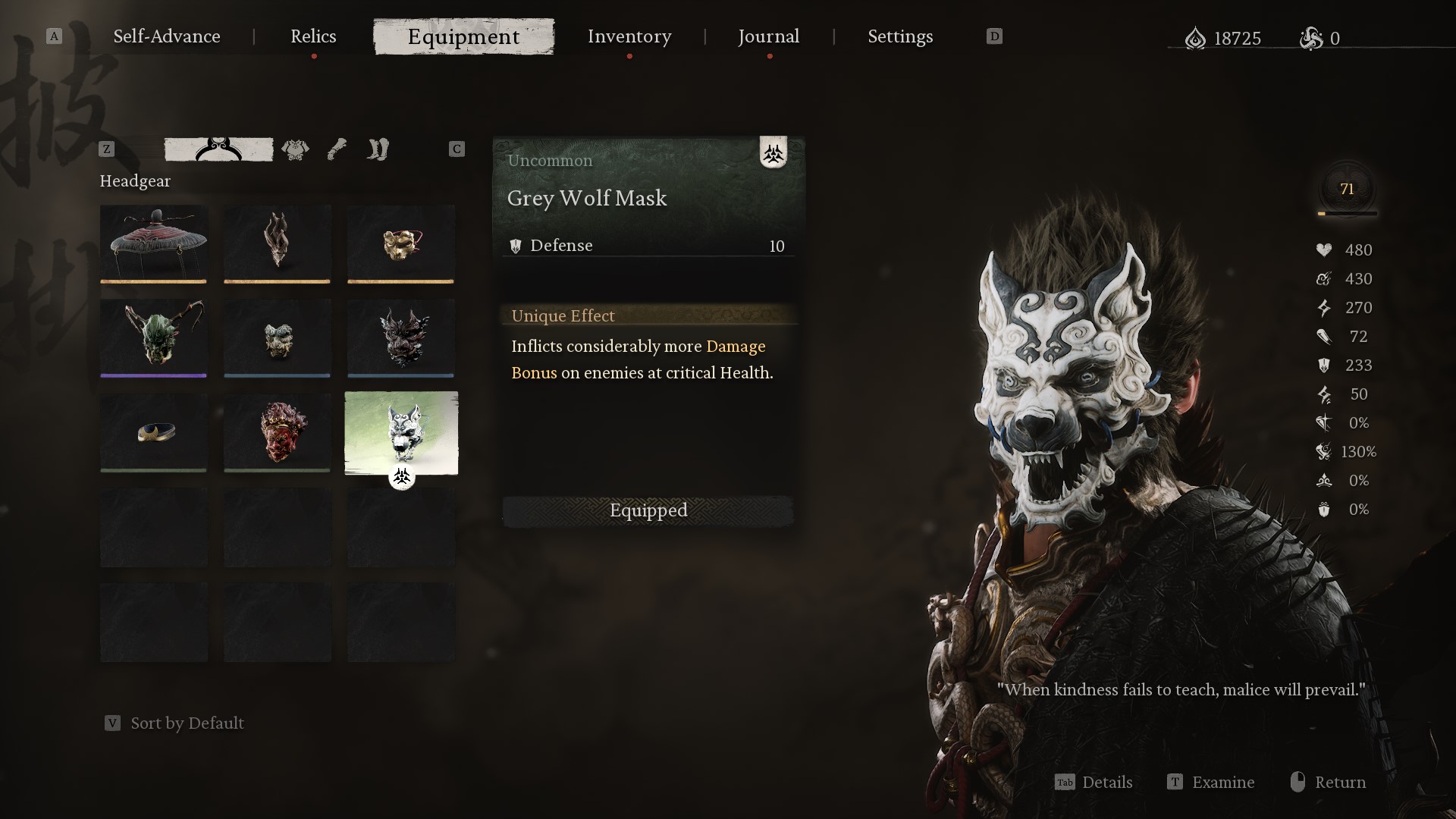Click the level 71 progress gourd indicator

(1348, 190)
